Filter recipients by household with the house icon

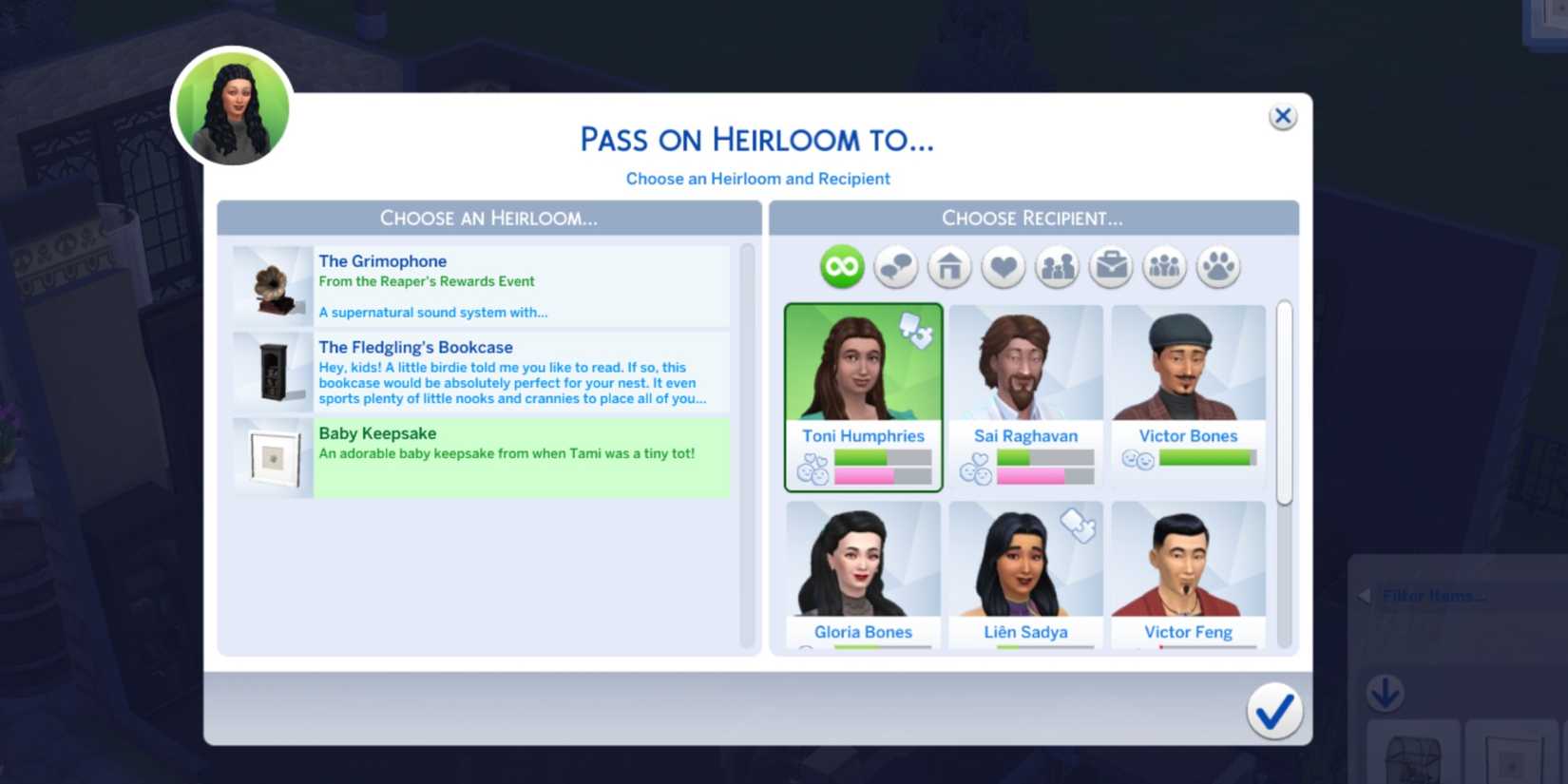tap(948, 267)
